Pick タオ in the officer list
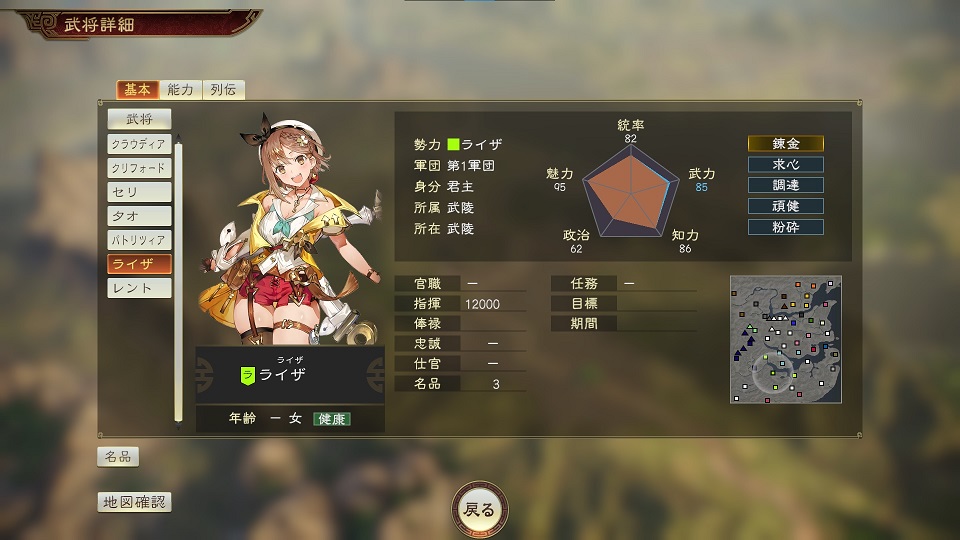The width and height of the screenshot is (960, 540). [x=139, y=216]
